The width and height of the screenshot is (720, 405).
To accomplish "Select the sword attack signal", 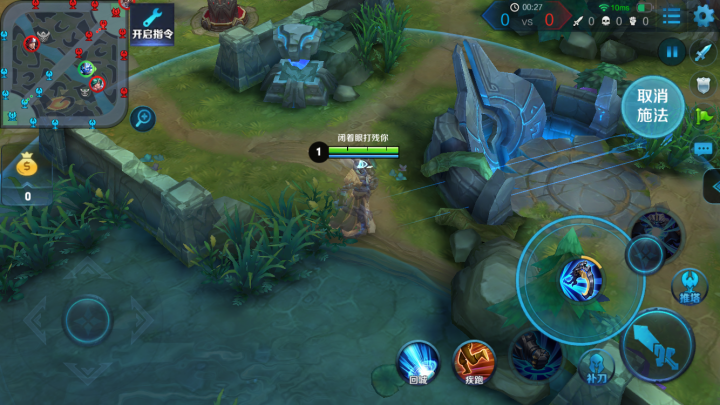I will point(704,53).
